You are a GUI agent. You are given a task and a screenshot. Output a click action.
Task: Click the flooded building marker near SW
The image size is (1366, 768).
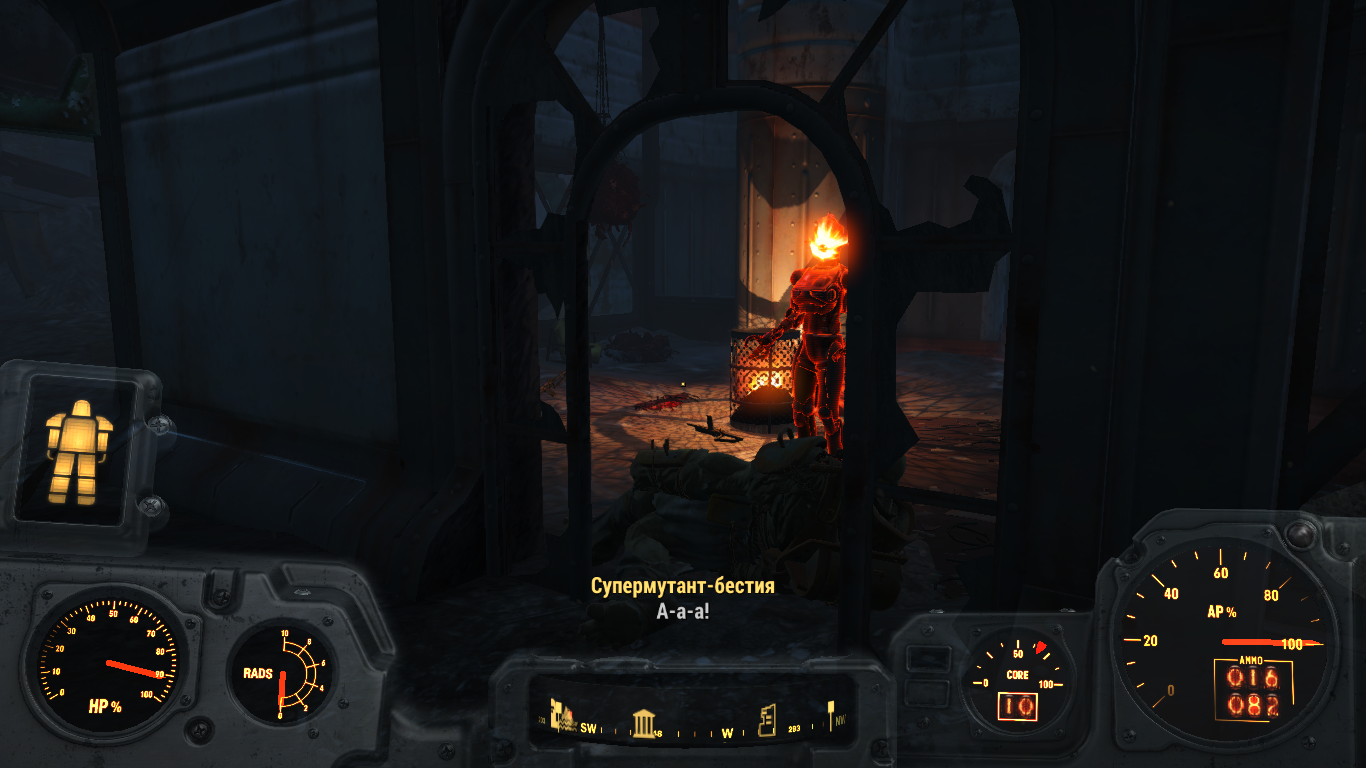563,716
